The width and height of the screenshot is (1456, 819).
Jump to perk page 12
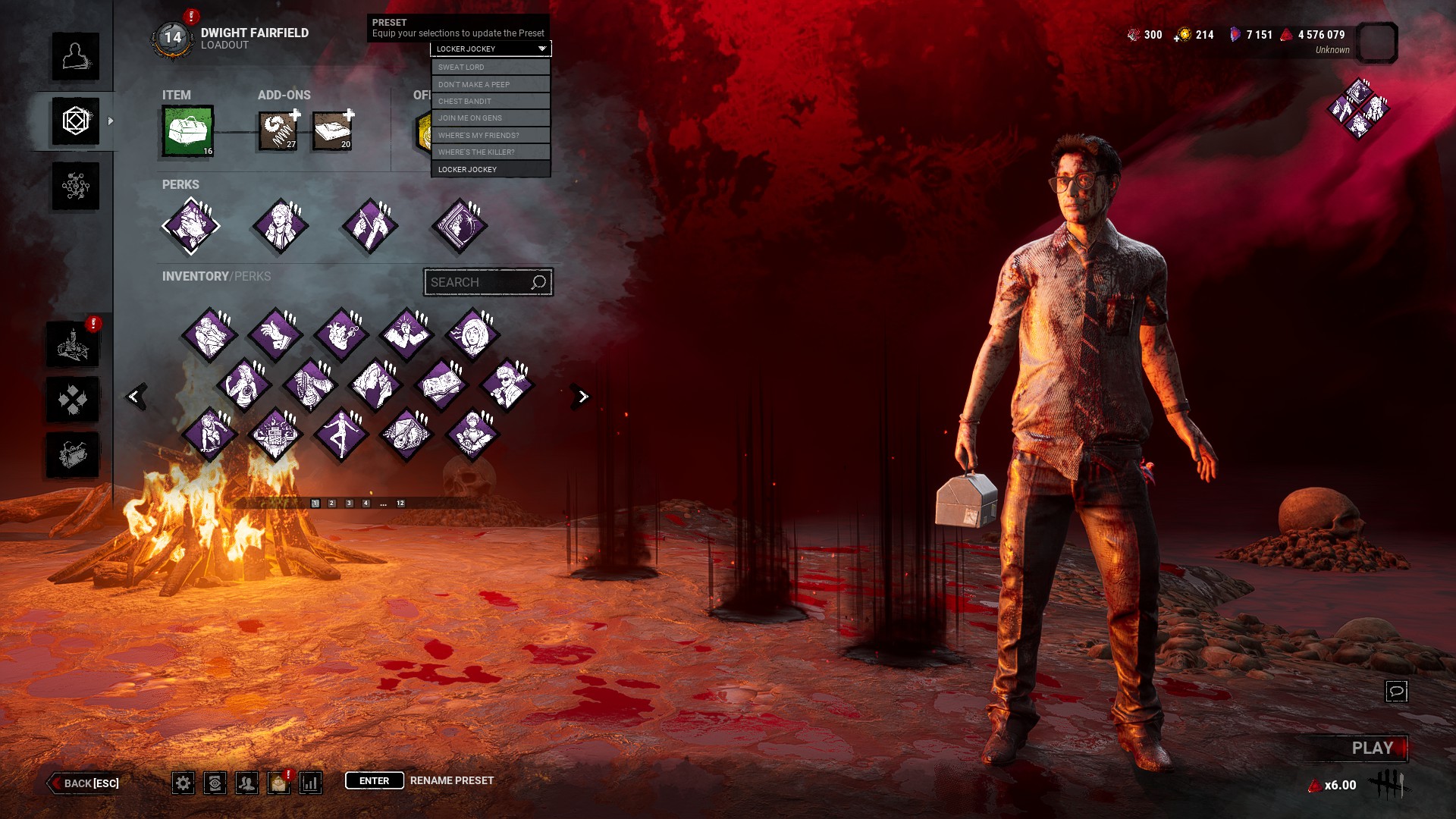pyautogui.click(x=400, y=504)
